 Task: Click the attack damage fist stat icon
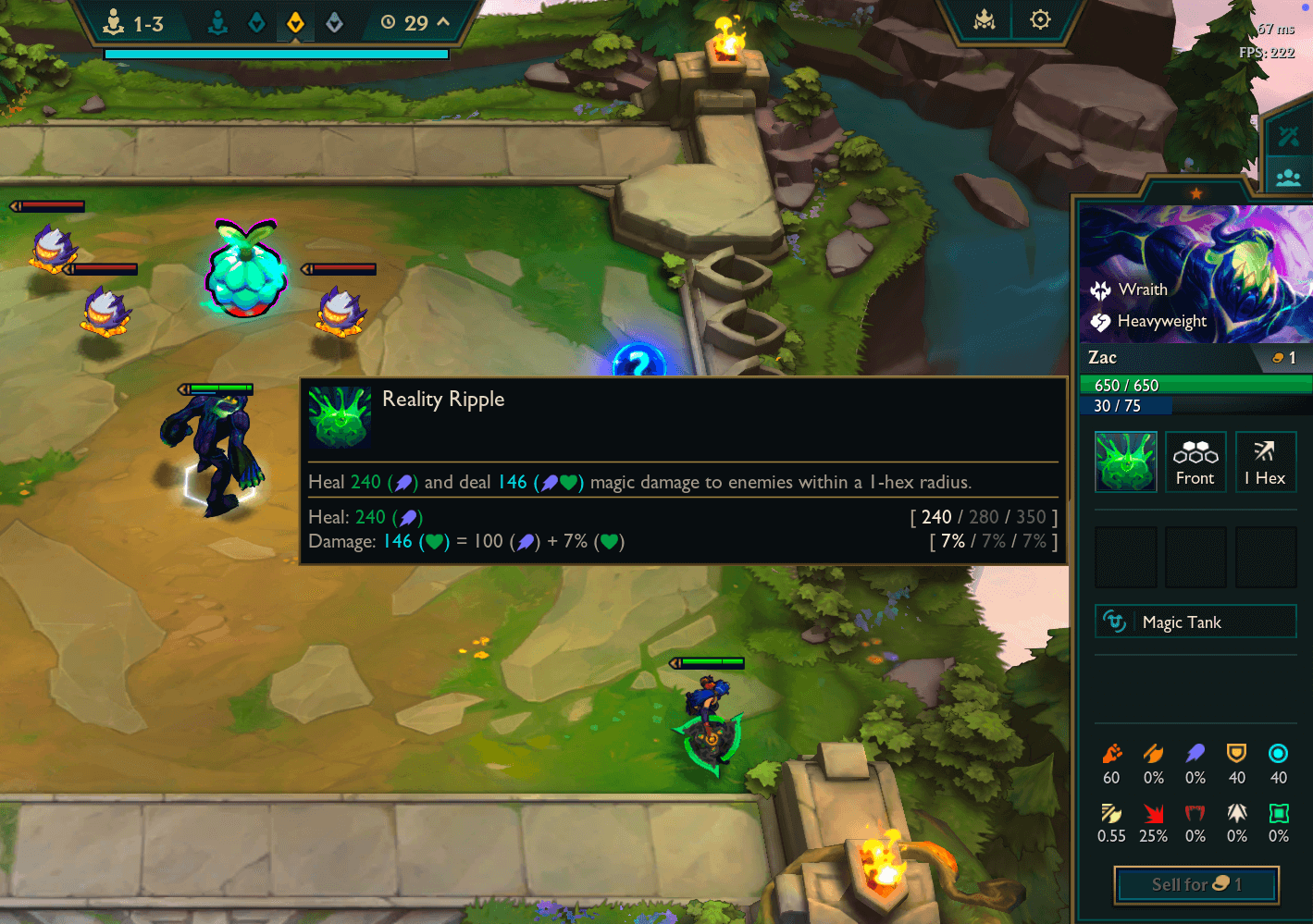tap(1111, 752)
